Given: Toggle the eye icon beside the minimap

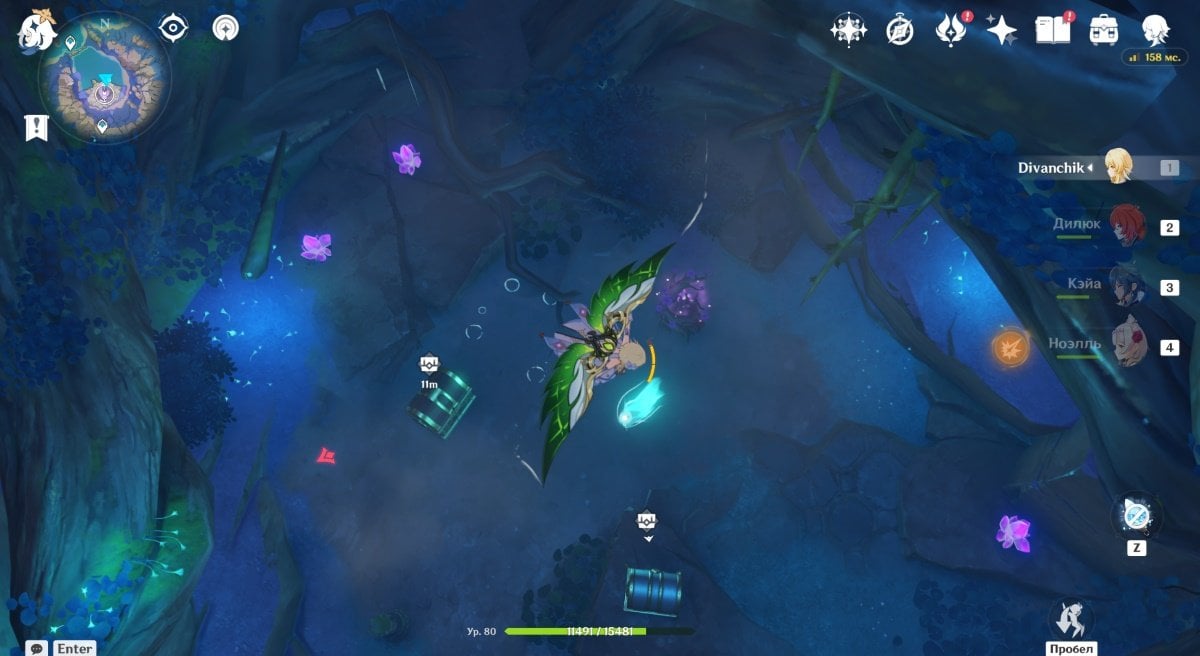Looking at the screenshot, I should click(x=174, y=28).
